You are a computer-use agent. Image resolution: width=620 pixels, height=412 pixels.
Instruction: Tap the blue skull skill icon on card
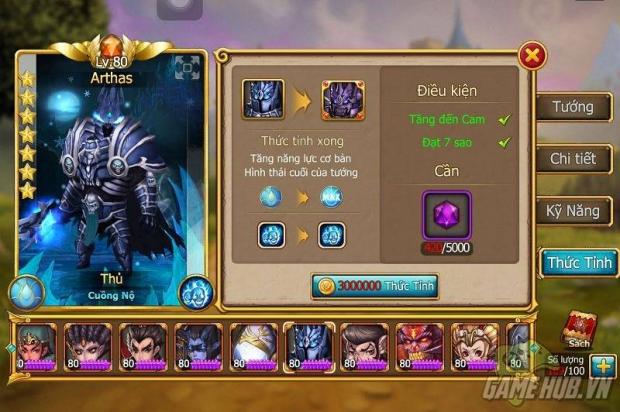[194, 291]
